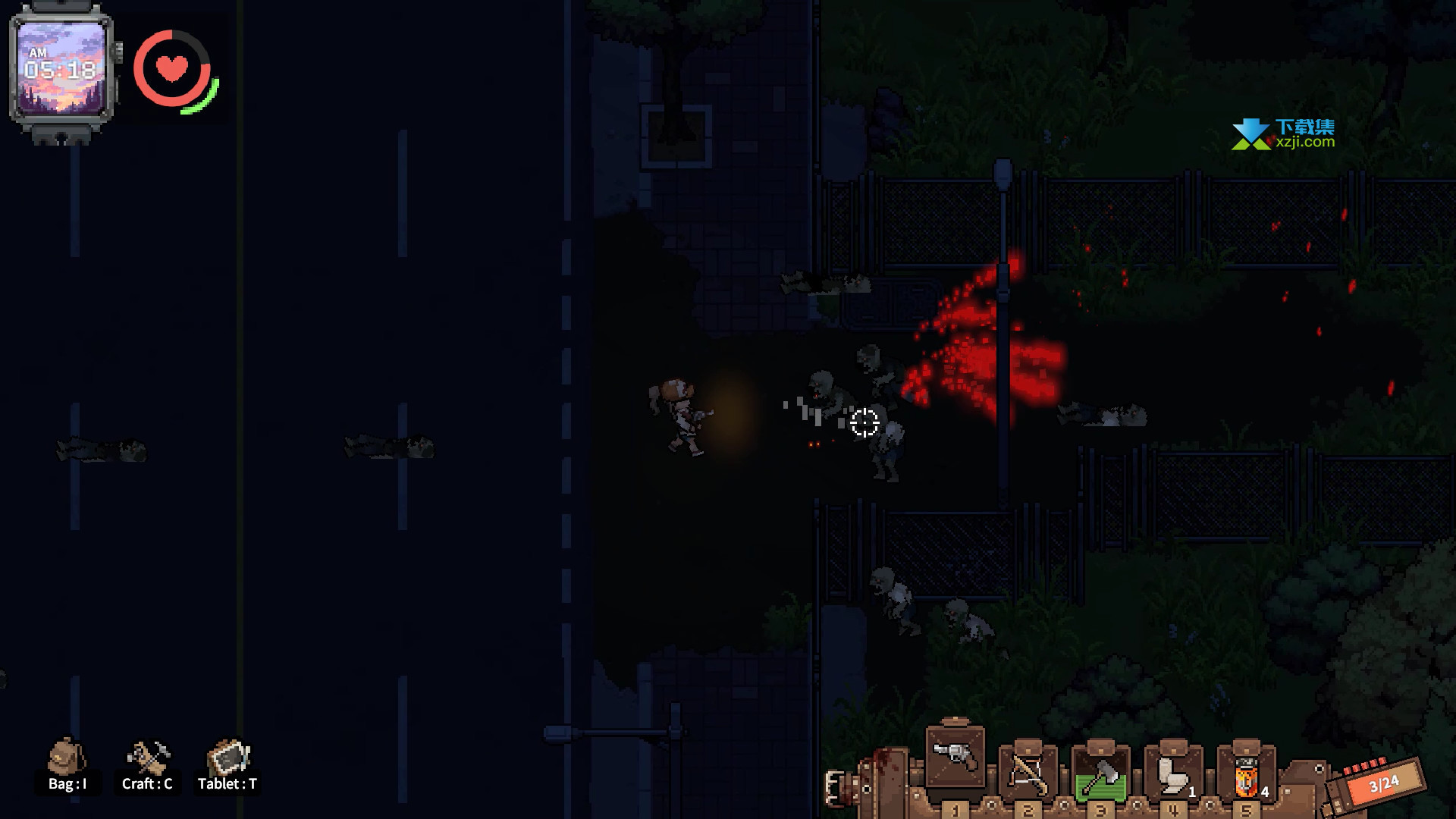Open the Tablet icon
The height and width of the screenshot is (819, 1456).
[227, 758]
